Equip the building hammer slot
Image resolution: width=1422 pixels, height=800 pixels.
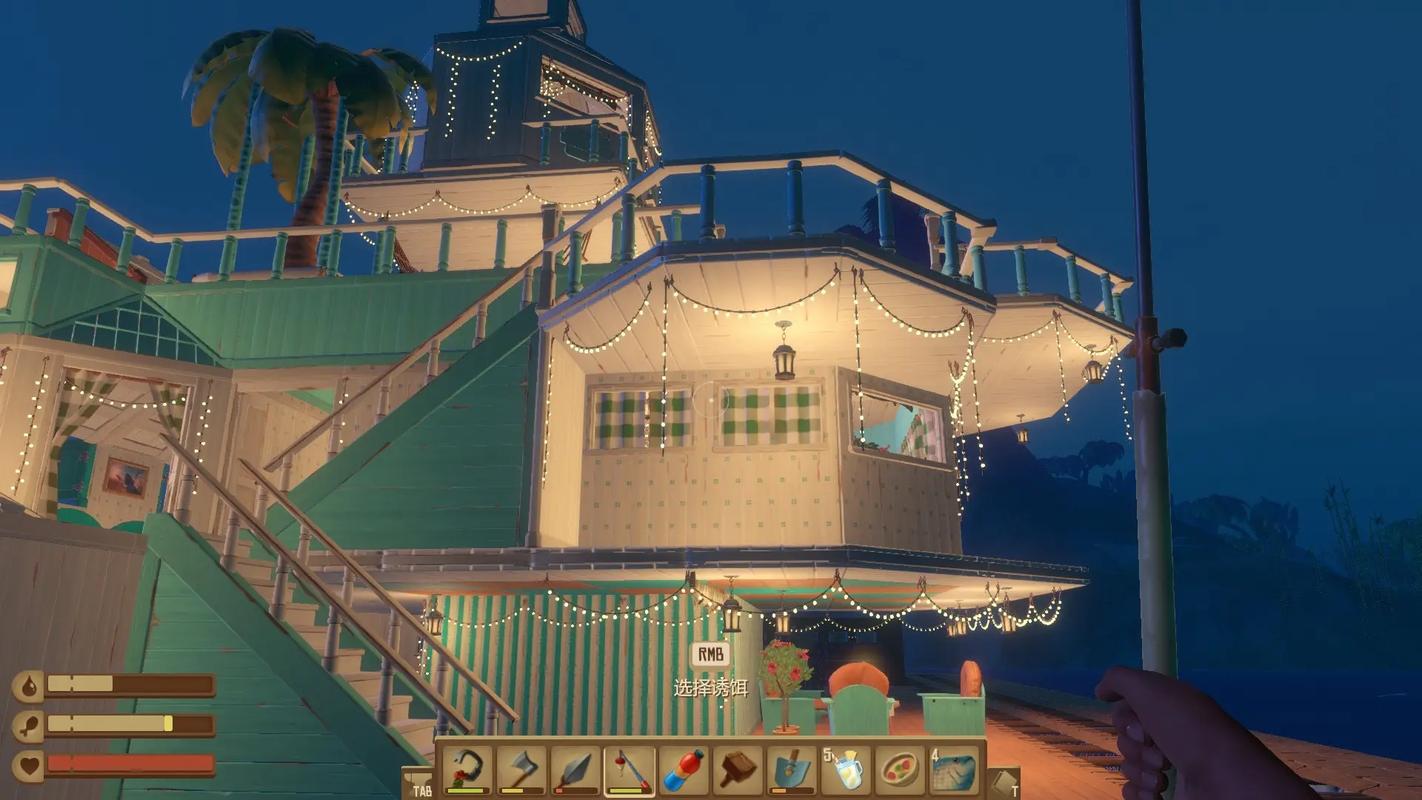click(x=737, y=771)
